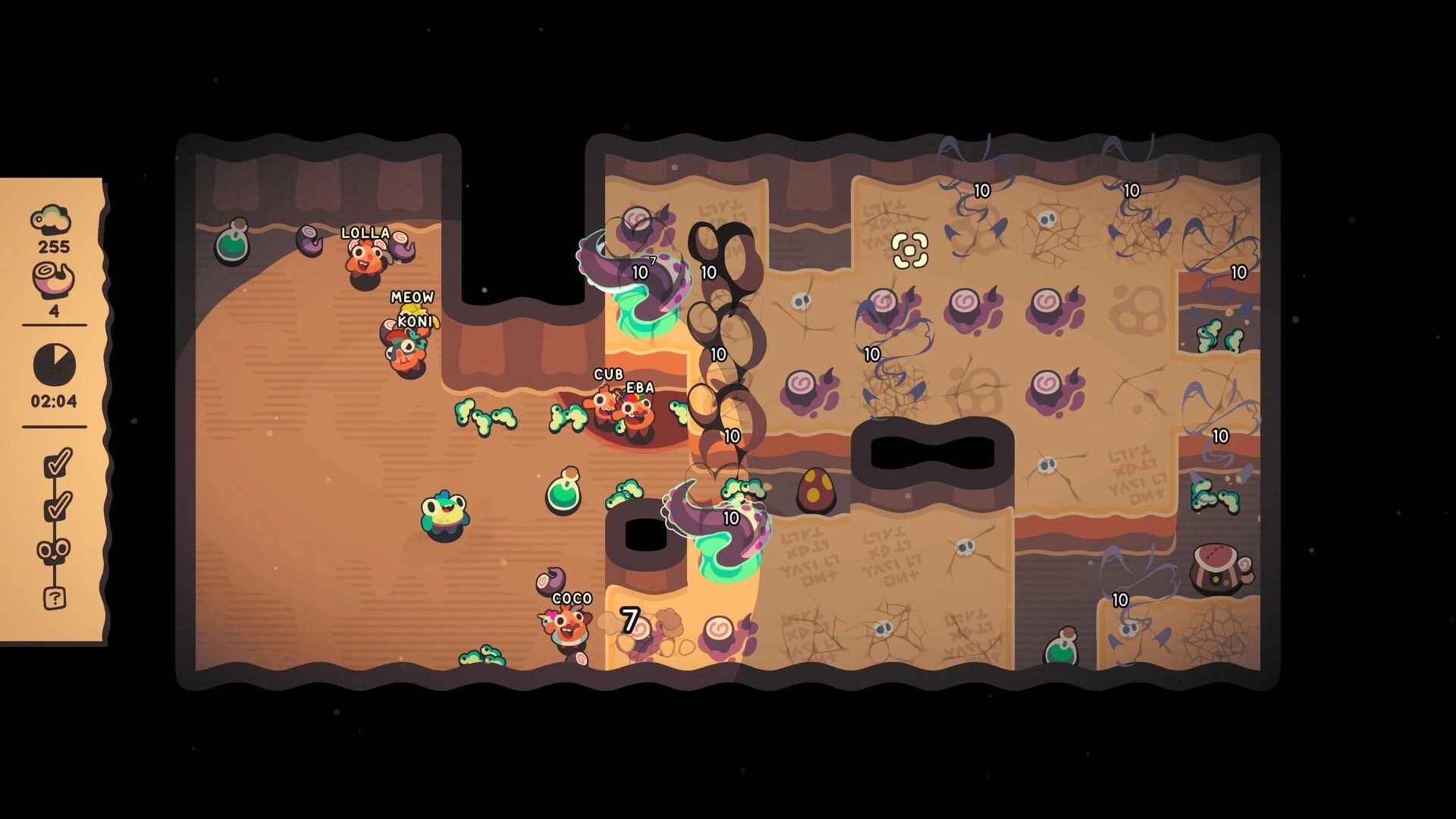This screenshot has width=1456, height=819.
Task: Pick up the spotted egg near the dark pit
Action: 816,489
